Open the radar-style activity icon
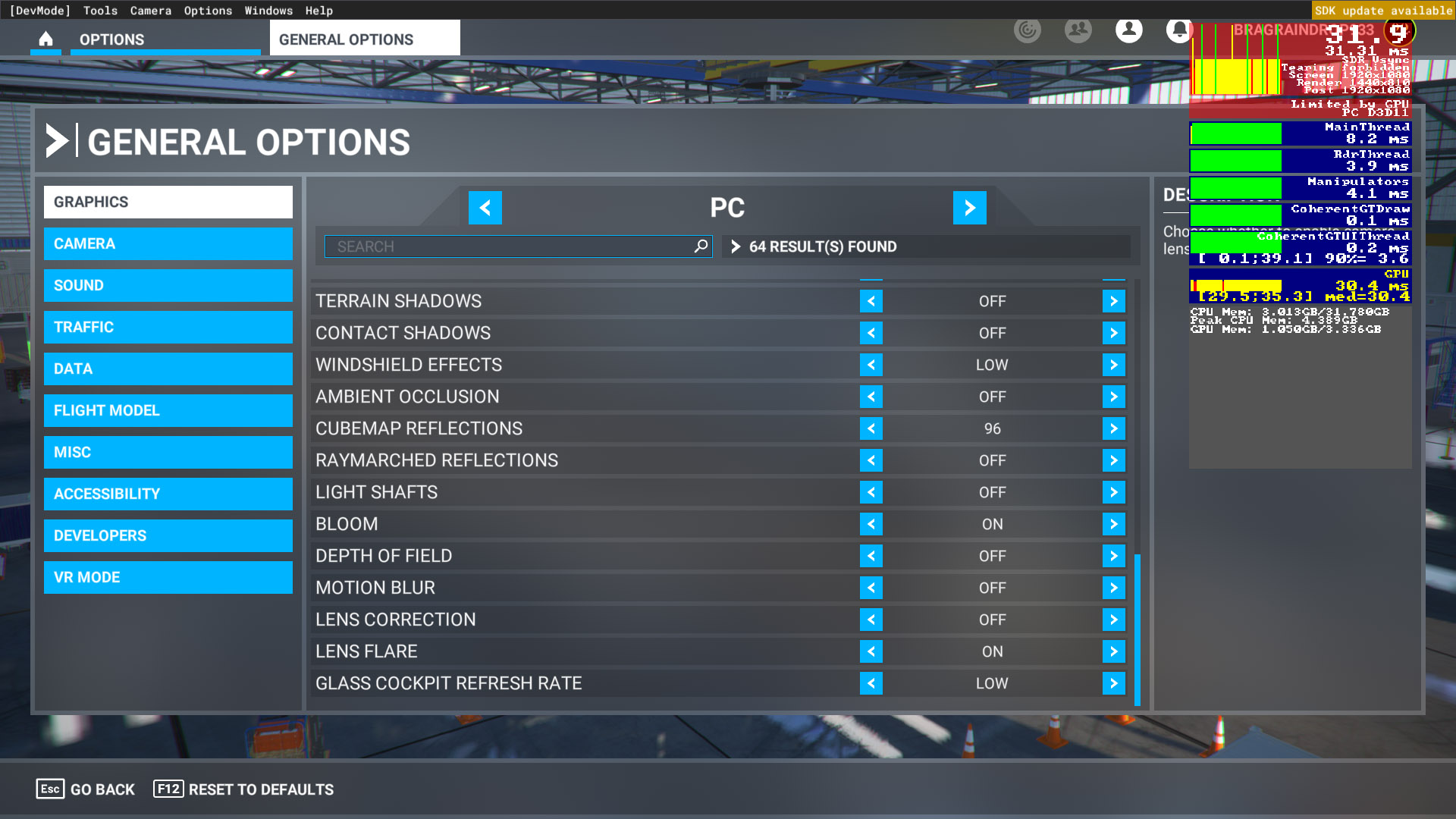The height and width of the screenshot is (819, 1456). pyautogui.click(x=1028, y=30)
